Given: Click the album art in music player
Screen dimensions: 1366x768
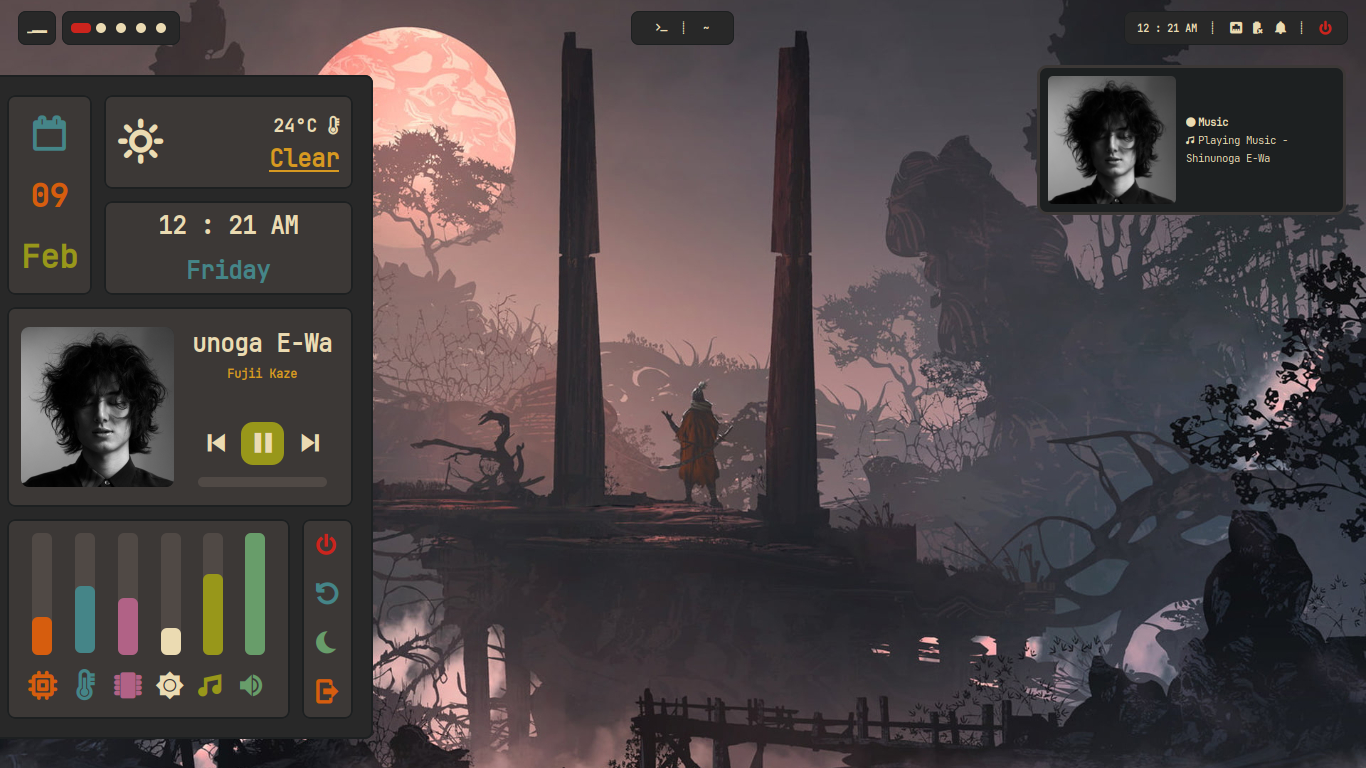Looking at the screenshot, I should coord(98,407).
